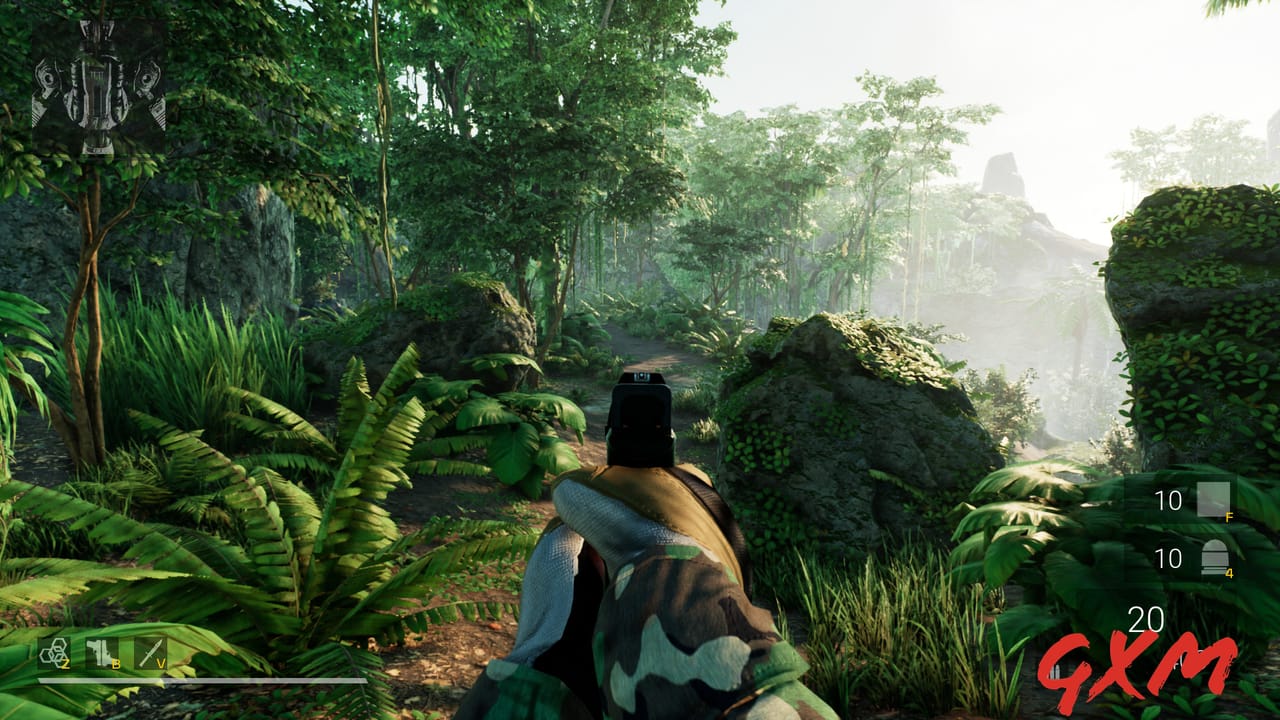The height and width of the screenshot is (720, 1280).
Task: Click the yellow F keybind indicator
Action: pyautogui.click(x=1228, y=517)
